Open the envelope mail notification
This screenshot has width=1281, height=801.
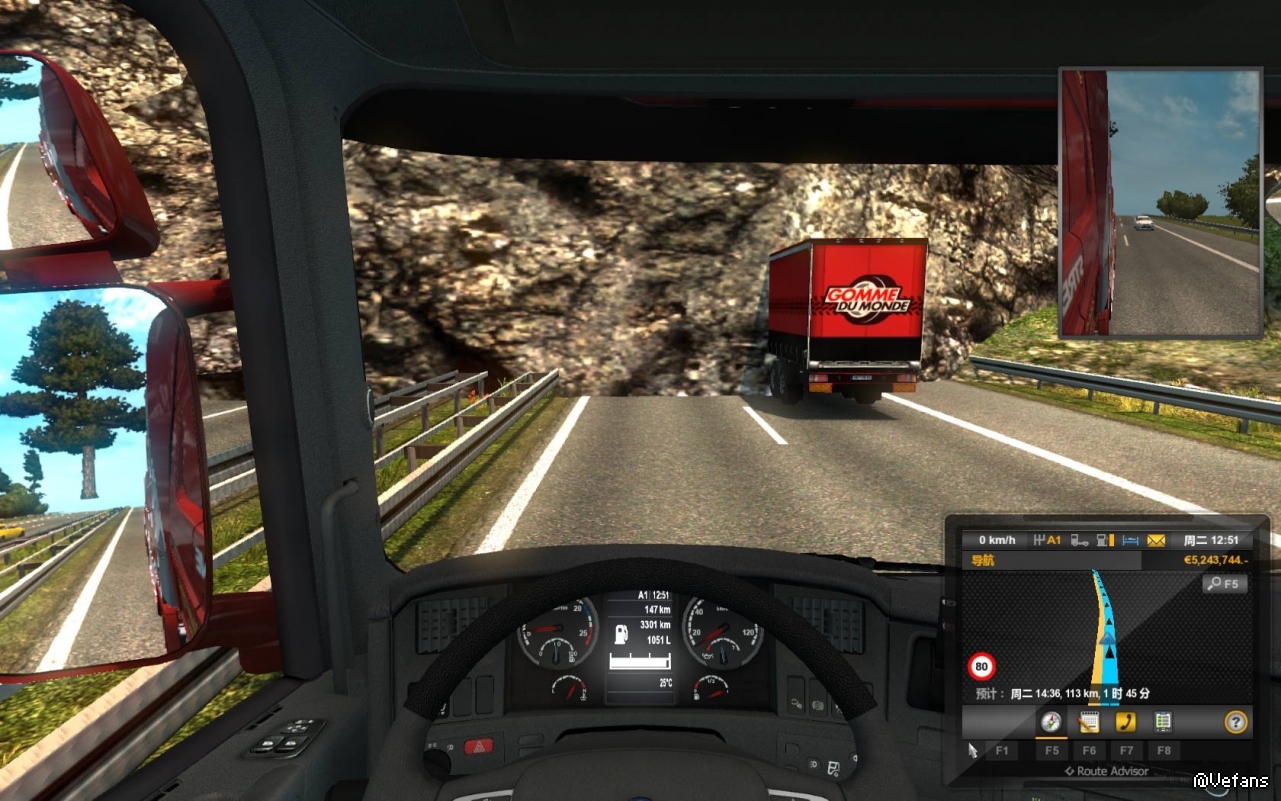[x=1156, y=541]
